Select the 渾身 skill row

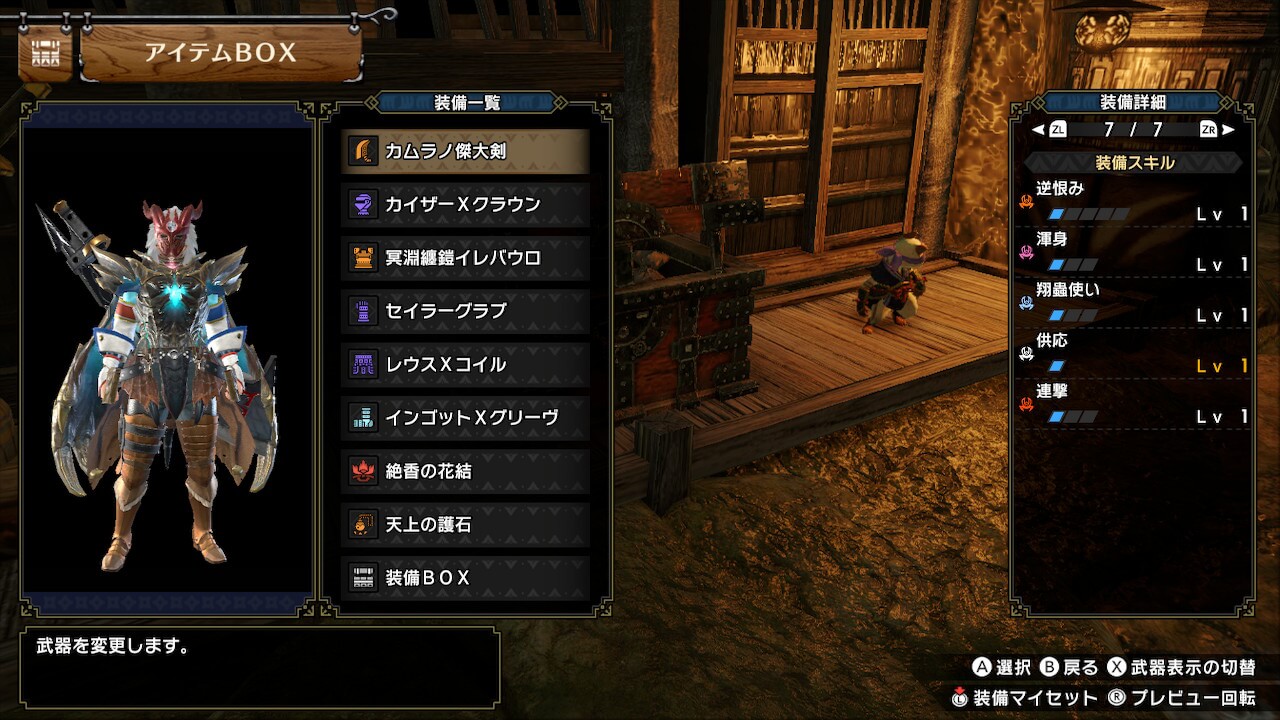[x=1133, y=252]
